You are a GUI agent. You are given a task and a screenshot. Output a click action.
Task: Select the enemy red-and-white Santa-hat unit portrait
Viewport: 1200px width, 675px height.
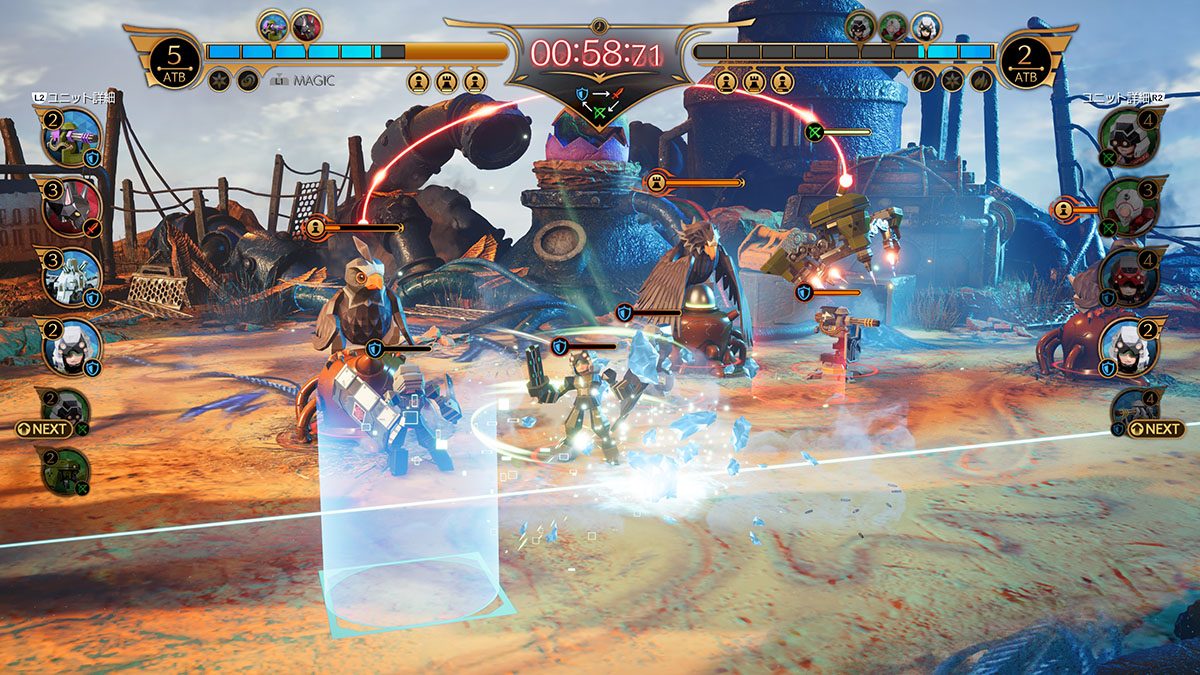click(1131, 207)
